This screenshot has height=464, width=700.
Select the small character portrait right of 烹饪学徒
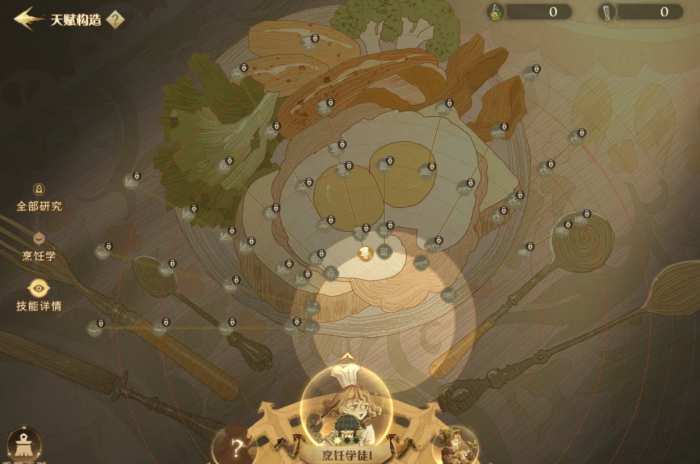(x=455, y=443)
